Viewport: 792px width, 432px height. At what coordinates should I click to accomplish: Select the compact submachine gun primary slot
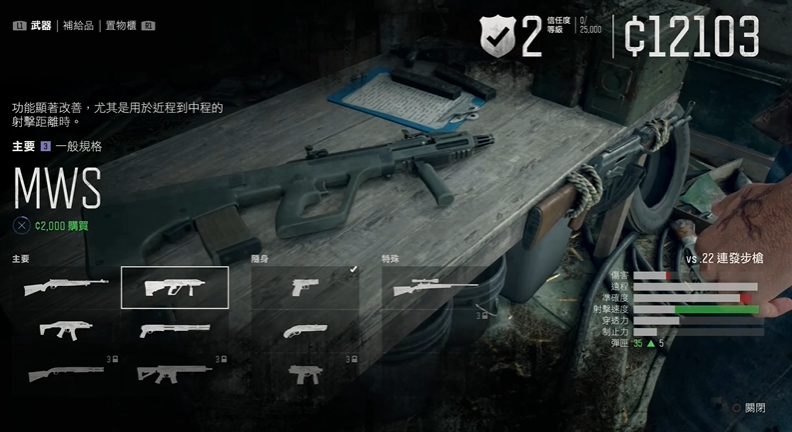[66, 329]
